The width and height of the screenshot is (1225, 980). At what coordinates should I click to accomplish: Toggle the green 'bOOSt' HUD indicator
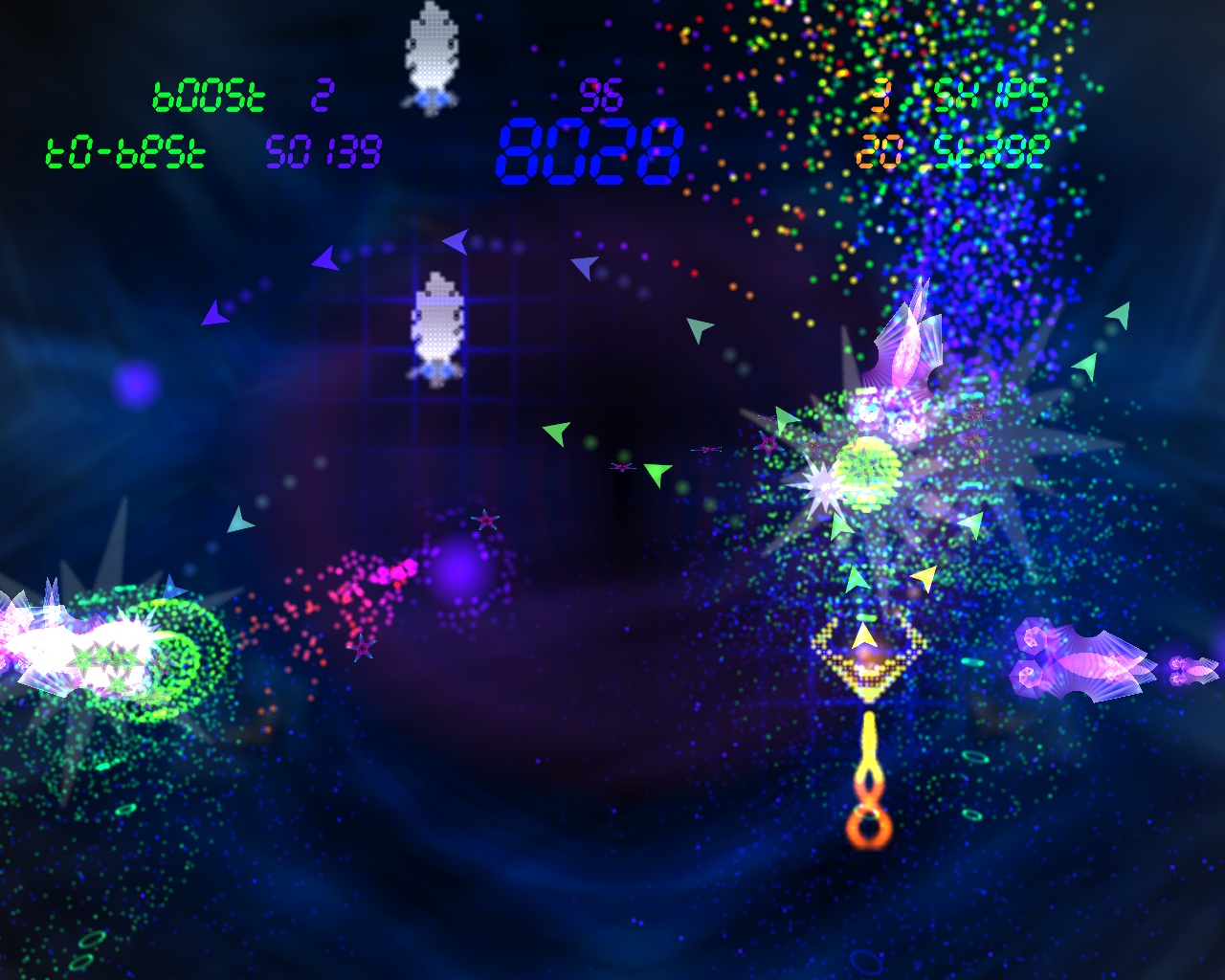pos(209,94)
